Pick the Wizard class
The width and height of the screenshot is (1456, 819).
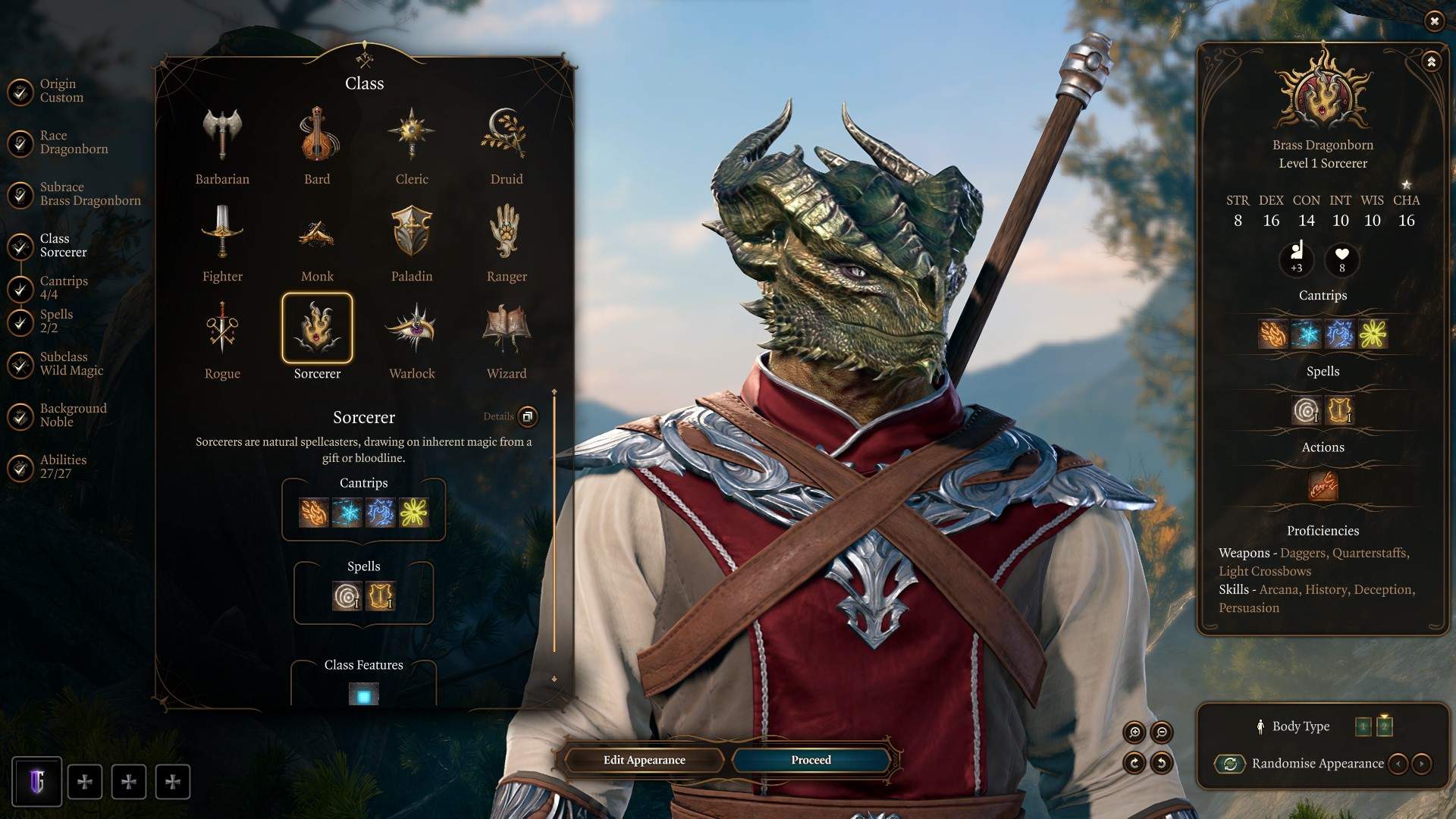(x=506, y=340)
